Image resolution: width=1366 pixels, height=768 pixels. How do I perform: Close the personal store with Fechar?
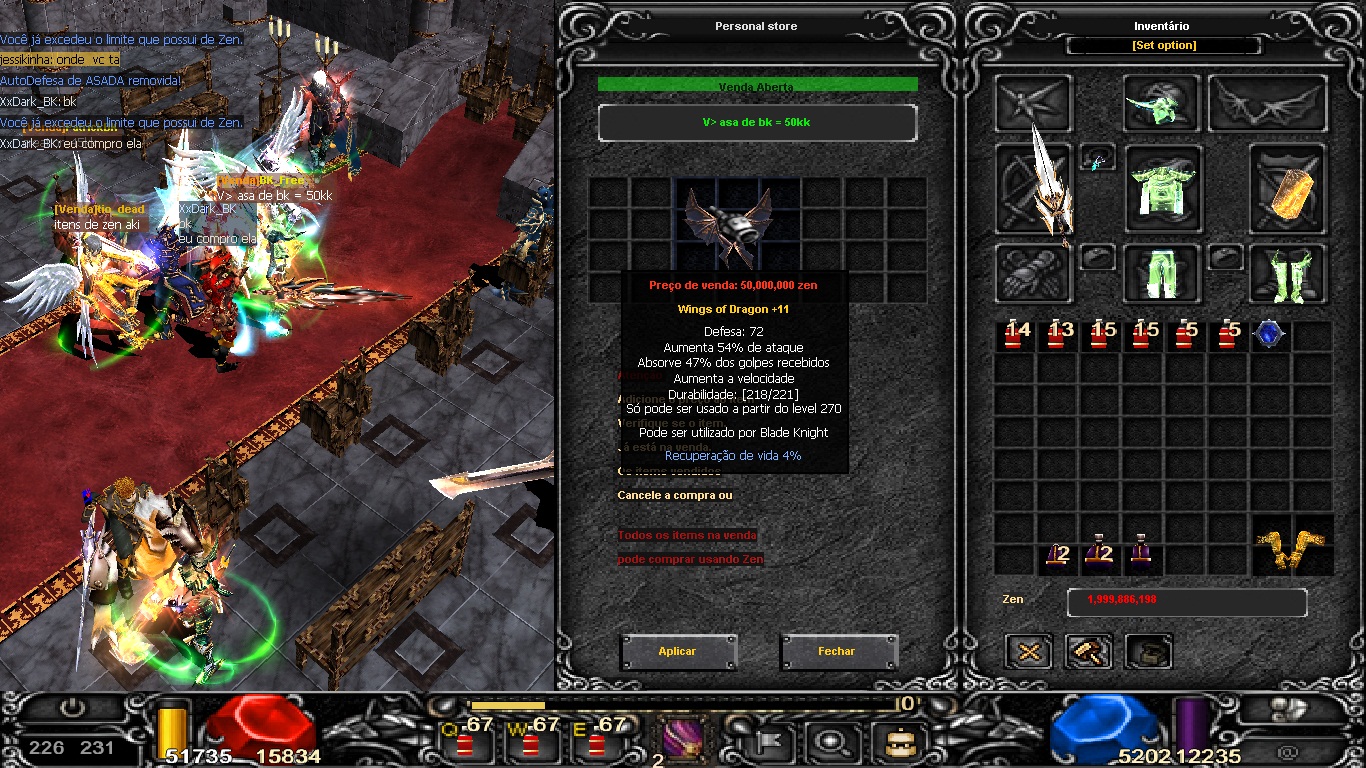click(x=837, y=651)
